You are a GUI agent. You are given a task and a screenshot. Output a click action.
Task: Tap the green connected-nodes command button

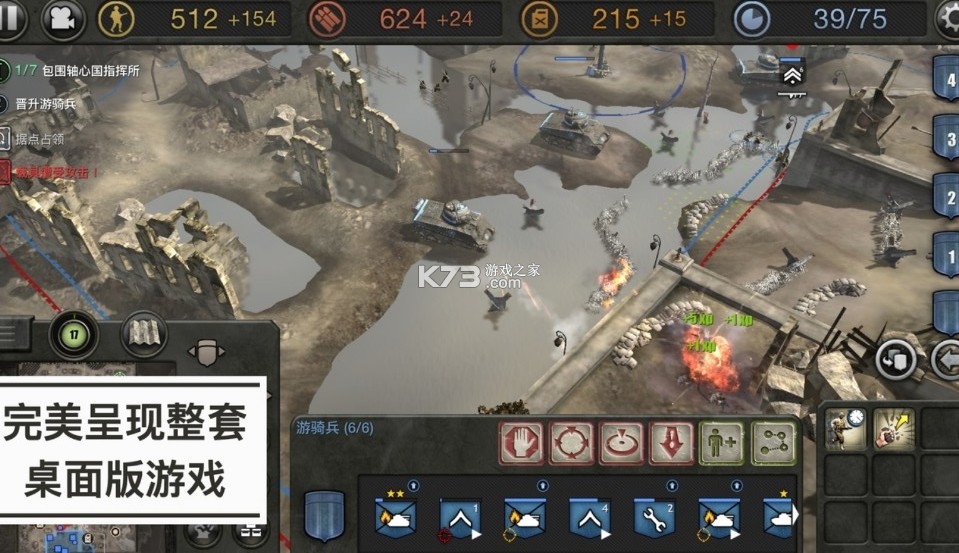click(x=773, y=442)
